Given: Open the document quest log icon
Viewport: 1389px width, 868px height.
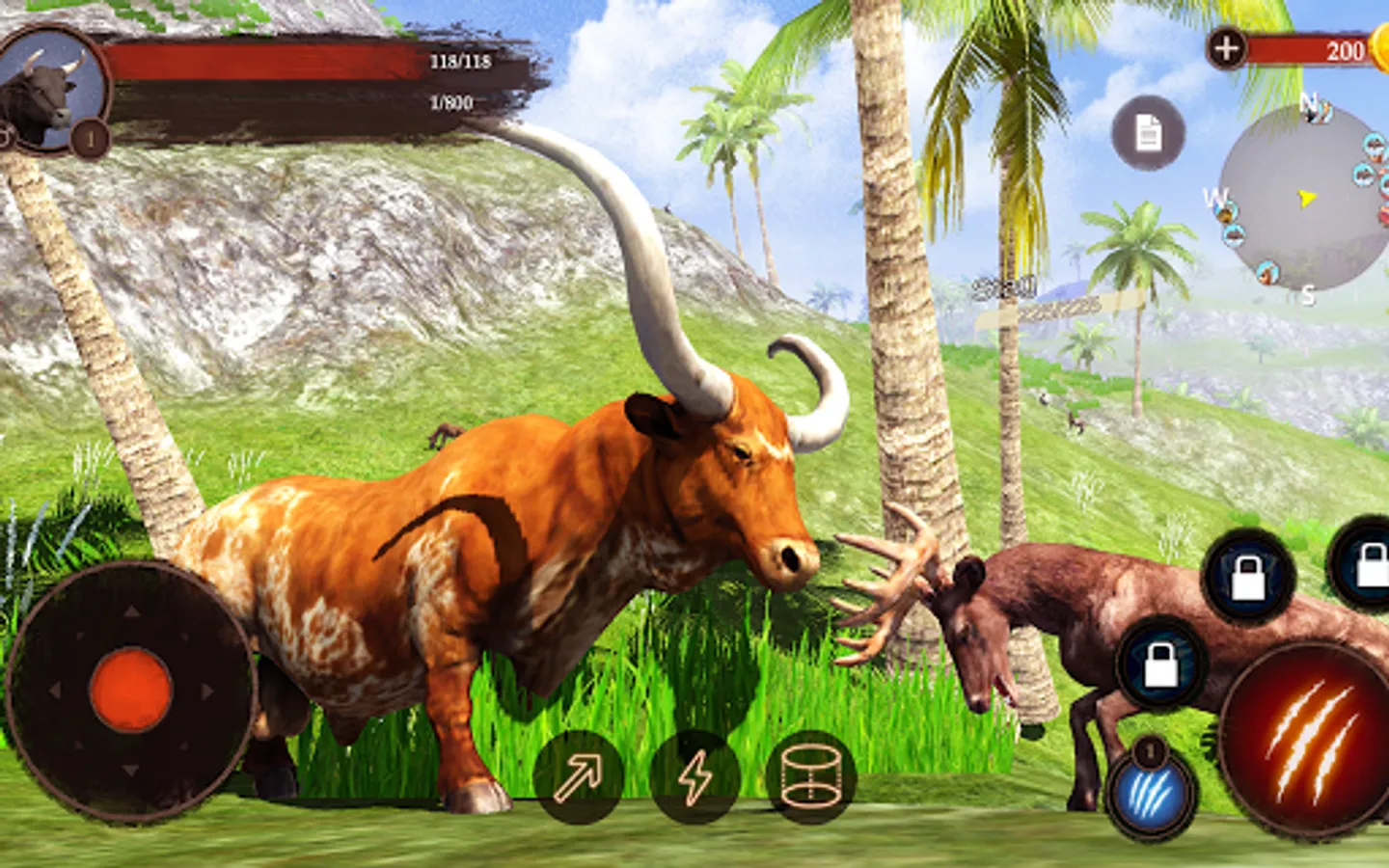Looking at the screenshot, I should [1148, 133].
